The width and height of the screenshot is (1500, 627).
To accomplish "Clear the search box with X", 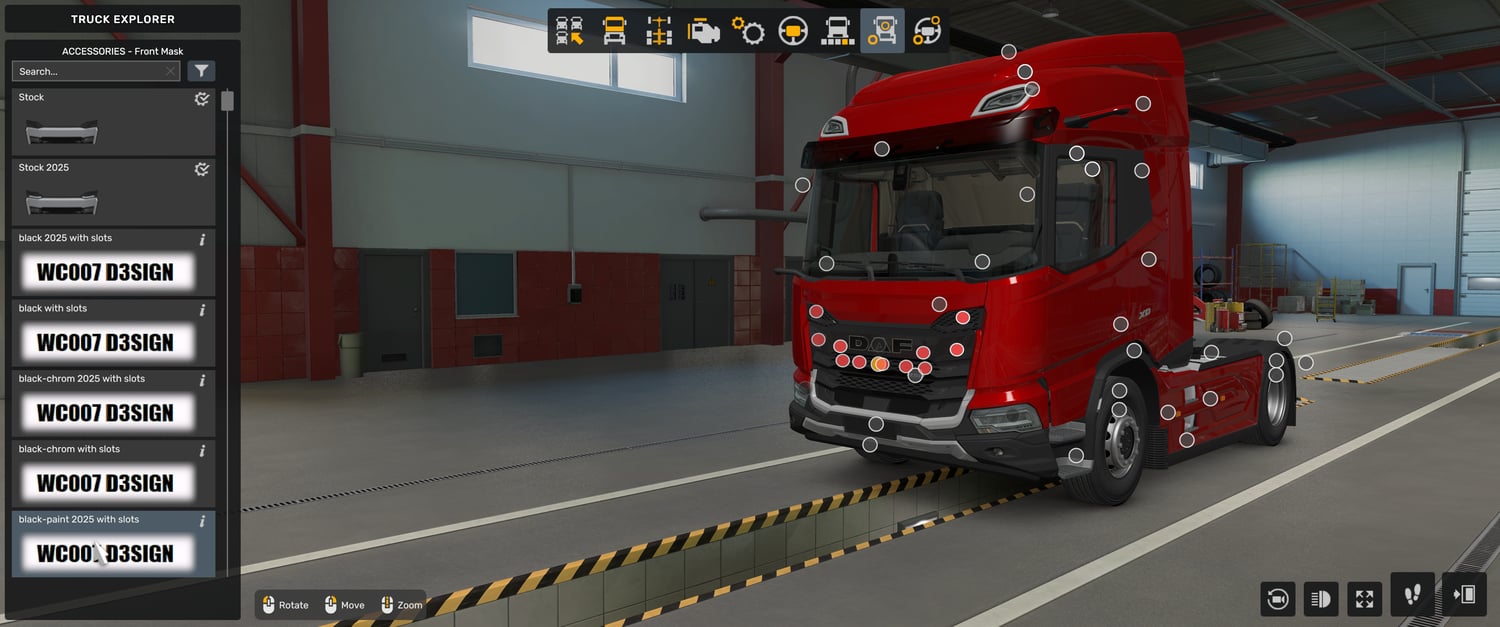I will coord(171,71).
